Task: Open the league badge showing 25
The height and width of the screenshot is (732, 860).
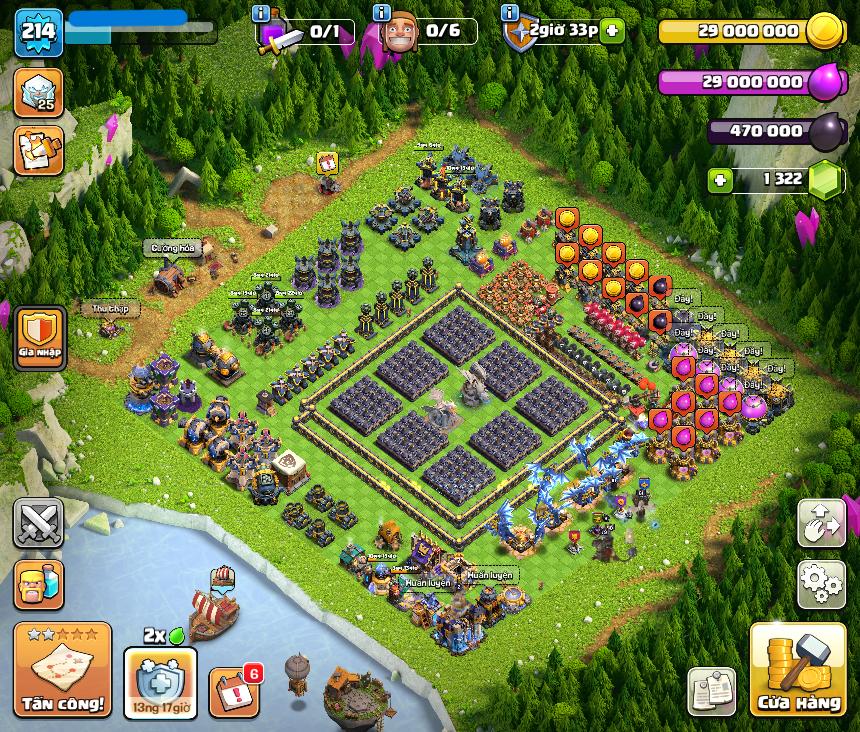Action: click(39, 92)
